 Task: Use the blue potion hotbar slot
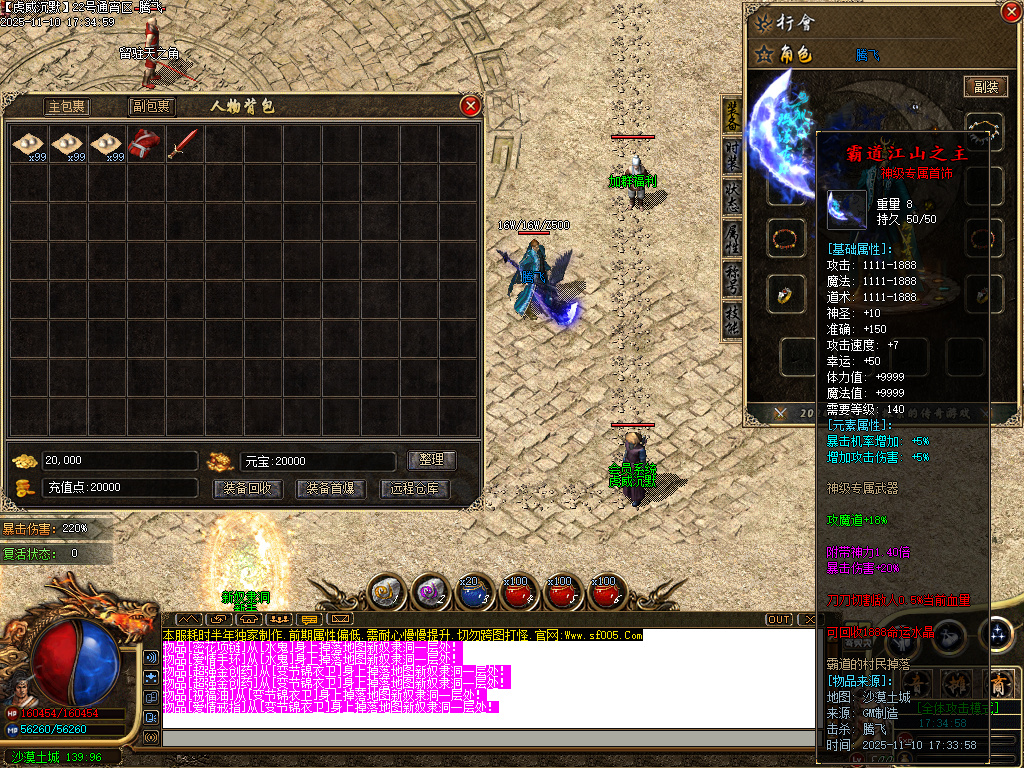[x=472, y=593]
